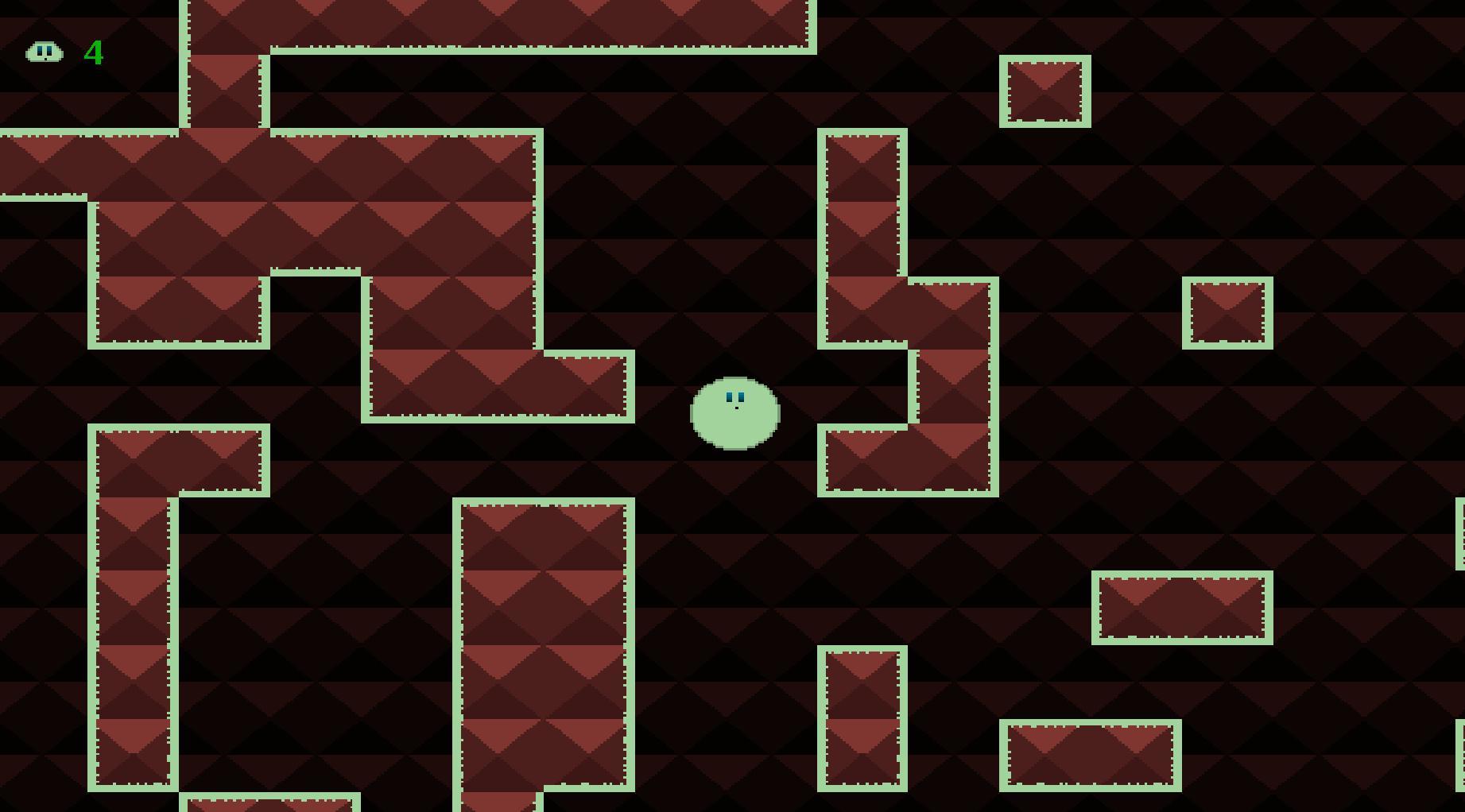Click the green lives count number 4
The image size is (1465, 812).
93,52
